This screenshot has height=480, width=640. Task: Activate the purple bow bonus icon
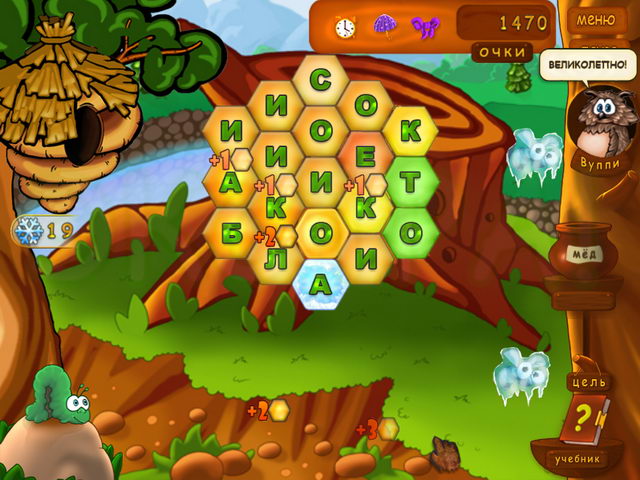[x=425, y=24]
